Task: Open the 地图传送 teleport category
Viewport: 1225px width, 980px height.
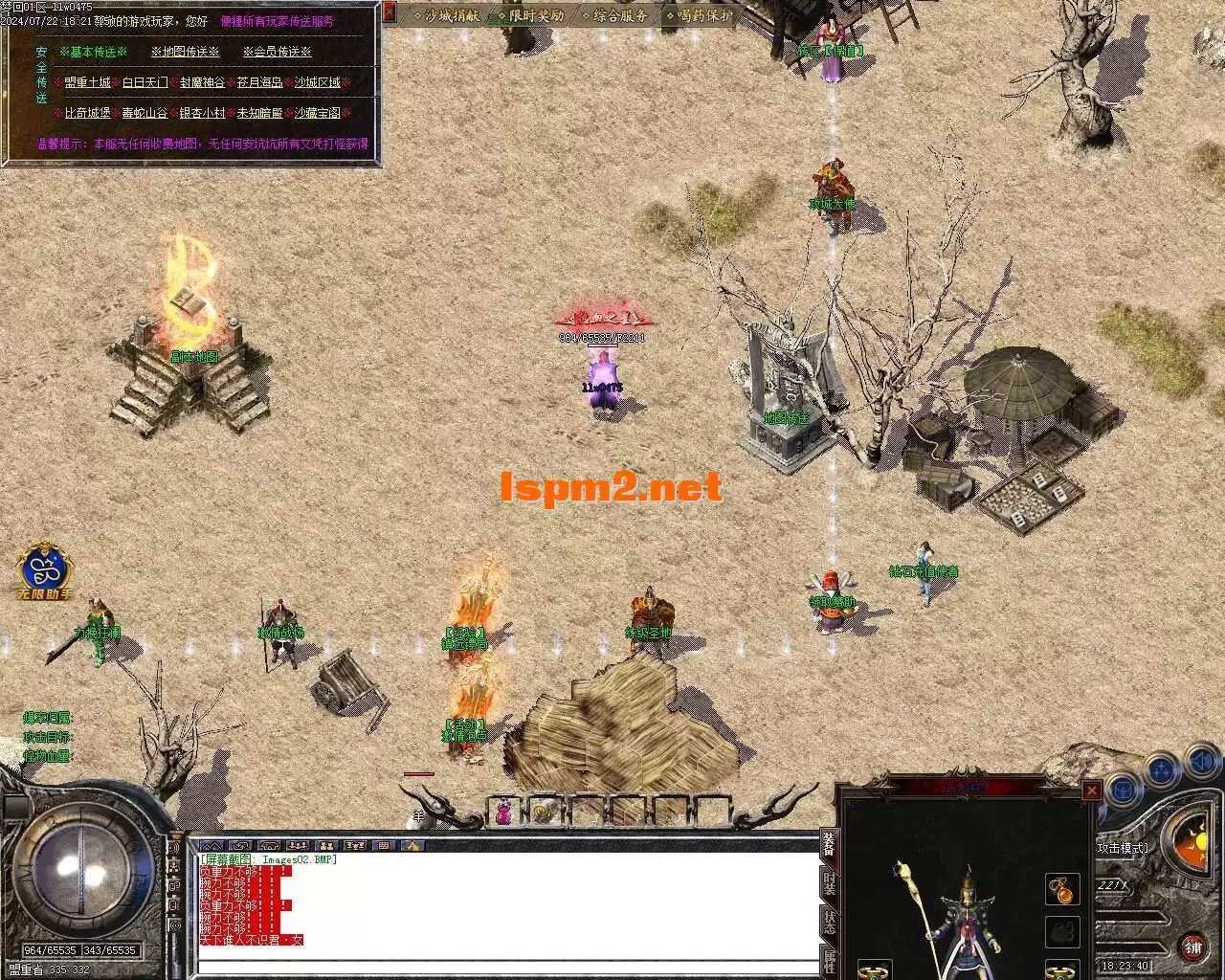Action: pos(185,52)
